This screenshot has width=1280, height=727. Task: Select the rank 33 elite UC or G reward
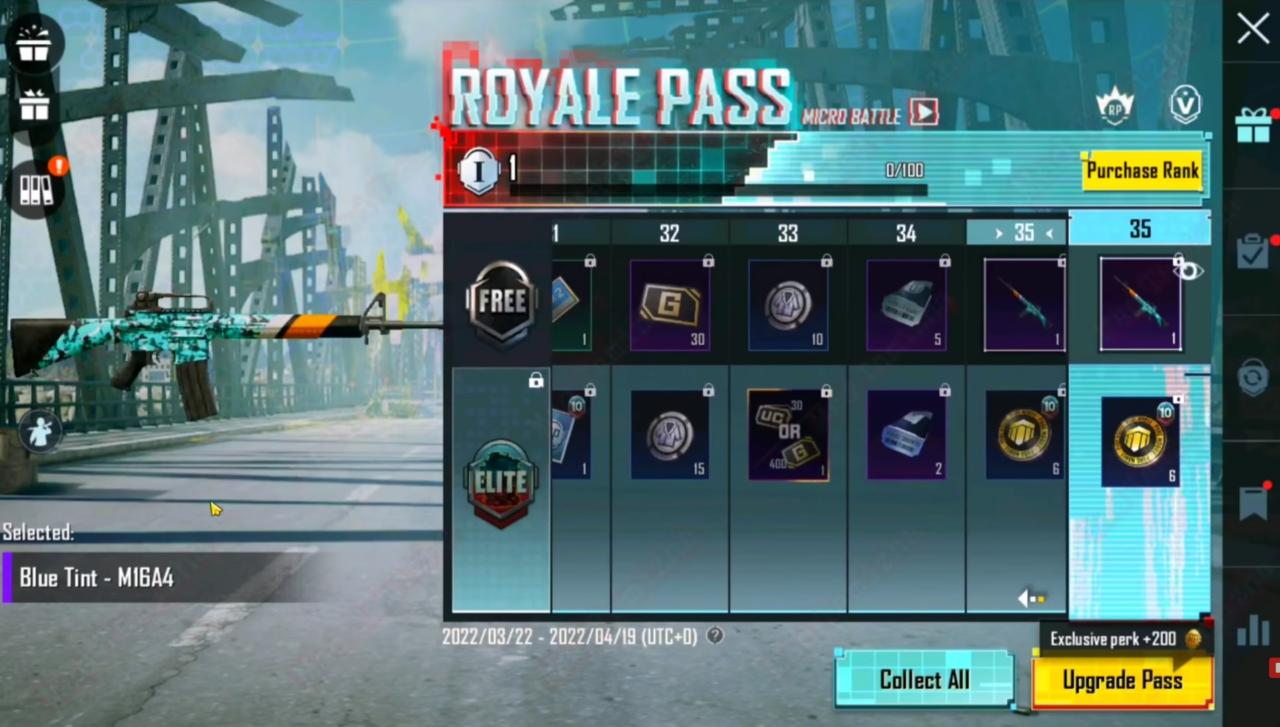[x=788, y=435]
